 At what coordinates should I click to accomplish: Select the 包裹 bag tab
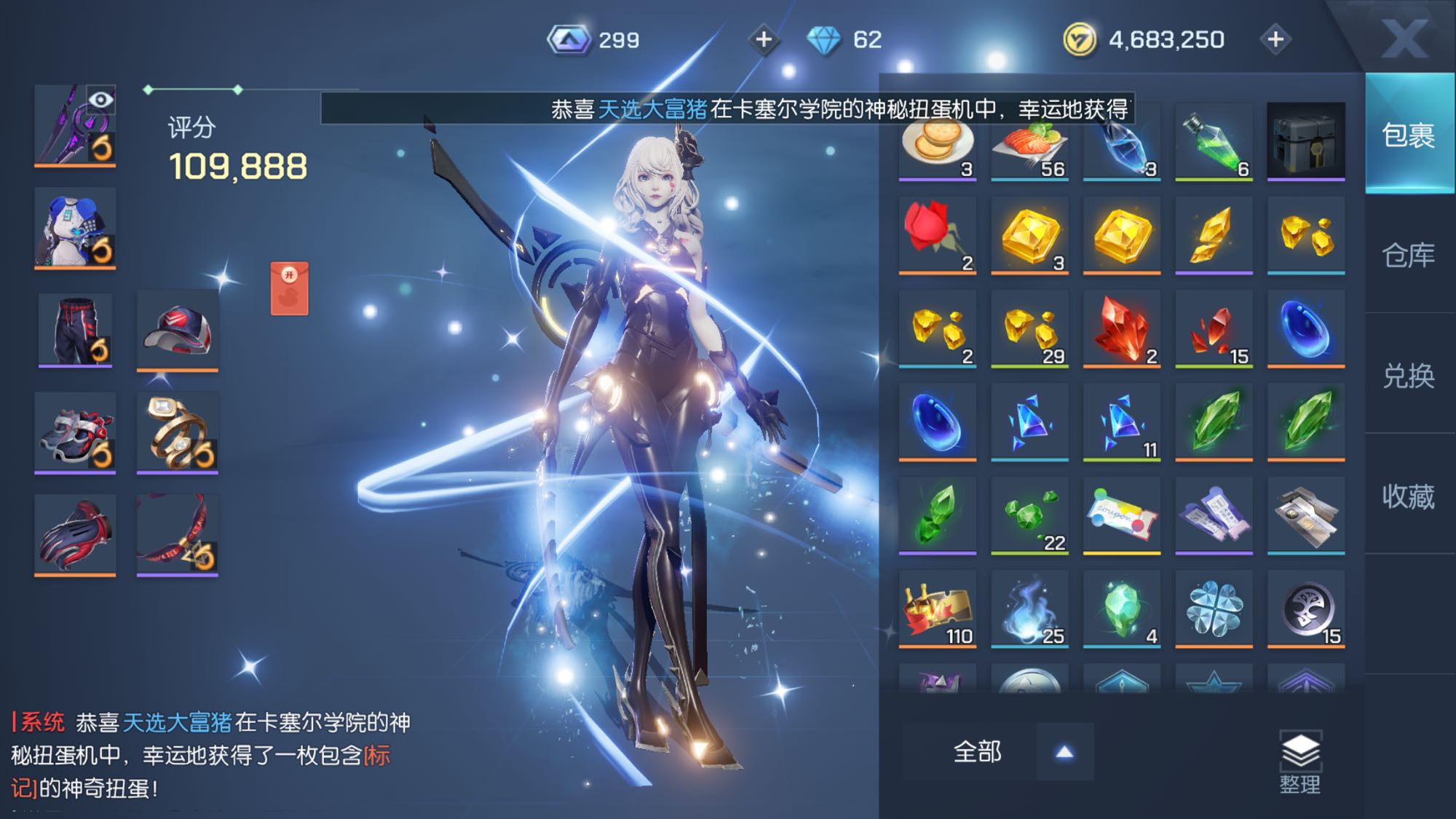coord(1408,135)
